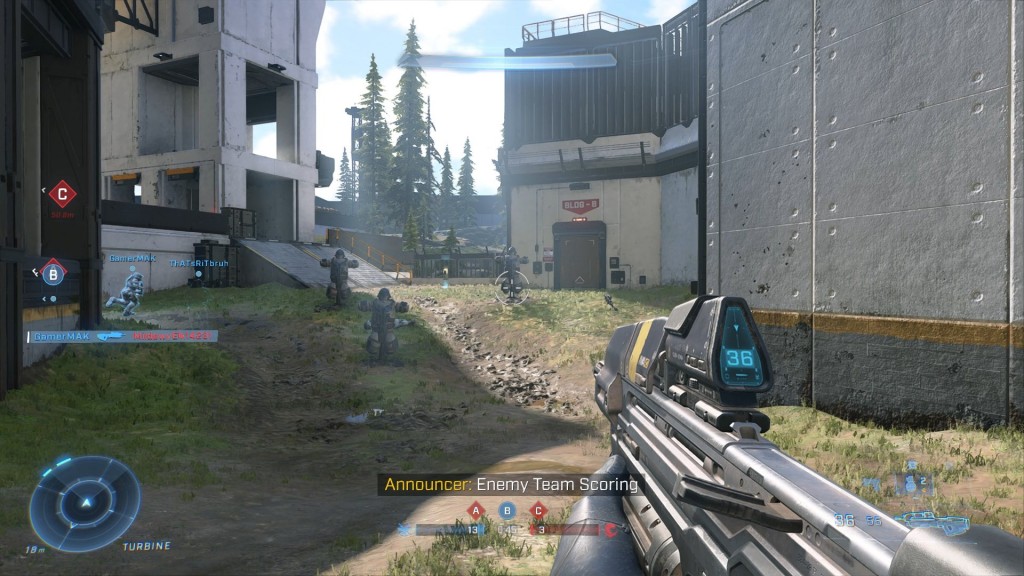This screenshot has width=1024, height=576.
Task: Click the zone B status icon on scoreboard
Action: coord(508,511)
